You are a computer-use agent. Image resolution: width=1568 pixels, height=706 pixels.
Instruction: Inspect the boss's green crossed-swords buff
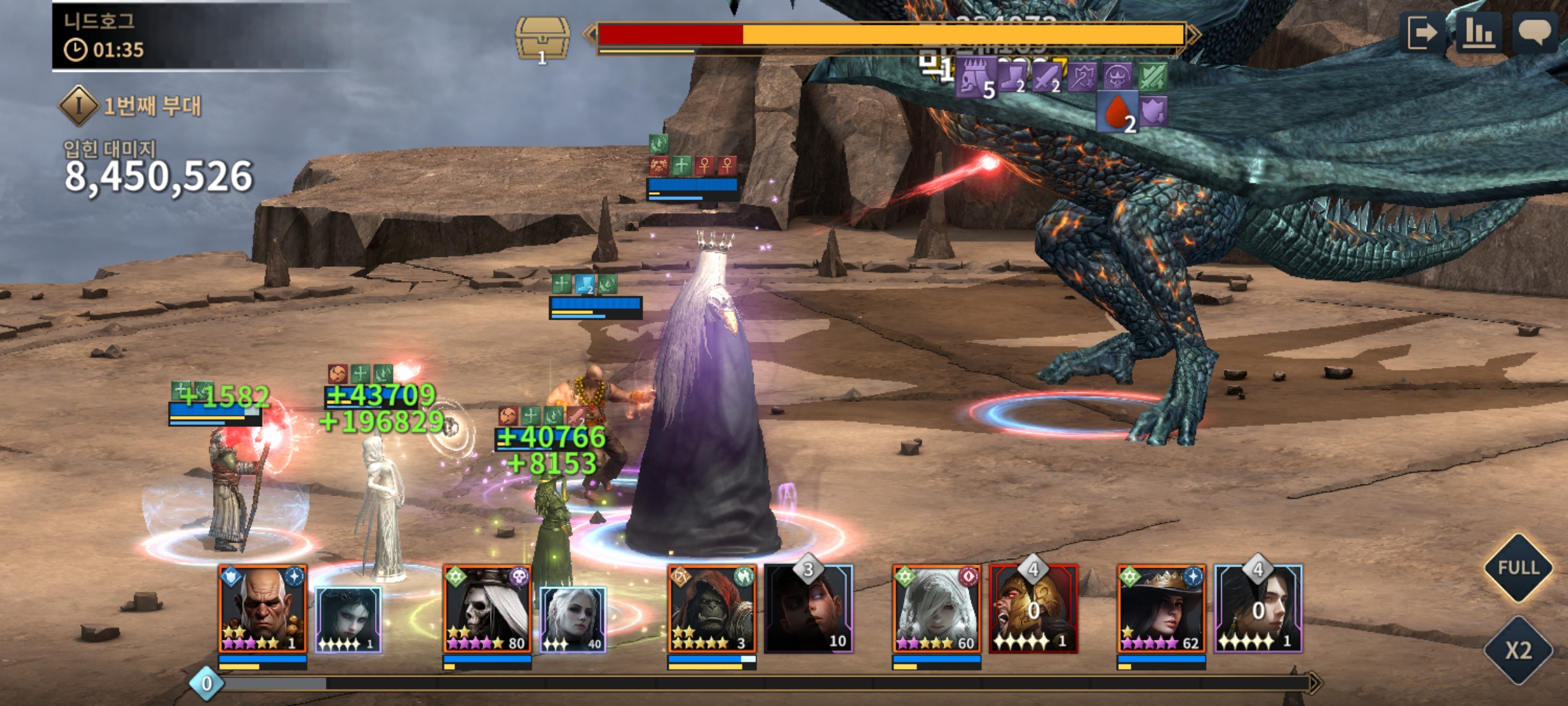click(x=1153, y=76)
